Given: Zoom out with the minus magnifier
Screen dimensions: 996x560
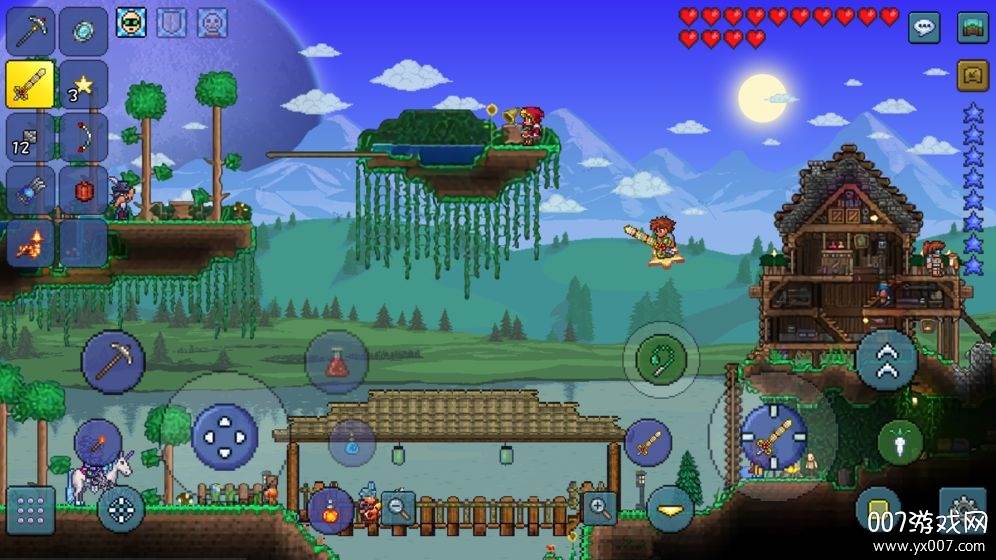Looking at the screenshot, I should click(397, 508).
